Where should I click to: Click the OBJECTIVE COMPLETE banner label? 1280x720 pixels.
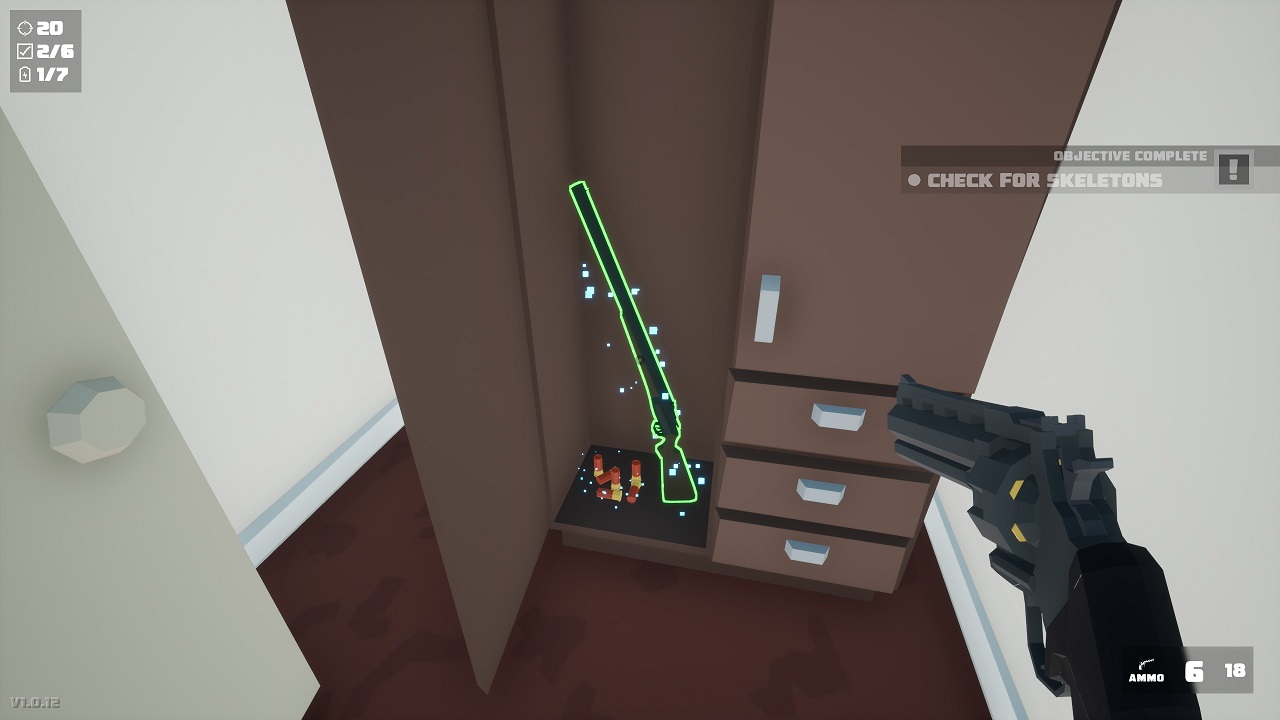[1131, 156]
